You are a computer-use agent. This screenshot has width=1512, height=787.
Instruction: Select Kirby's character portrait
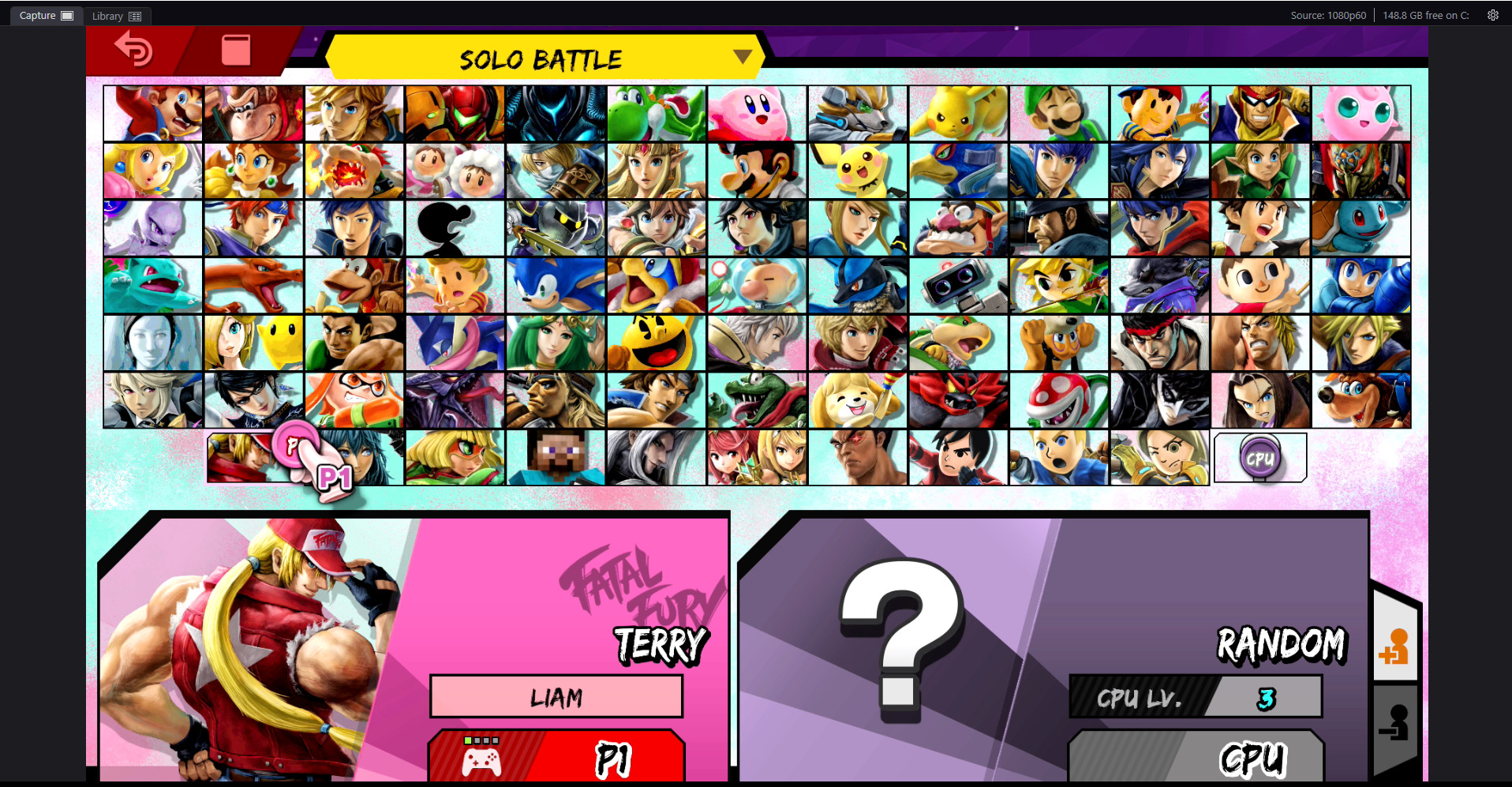[x=756, y=113]
